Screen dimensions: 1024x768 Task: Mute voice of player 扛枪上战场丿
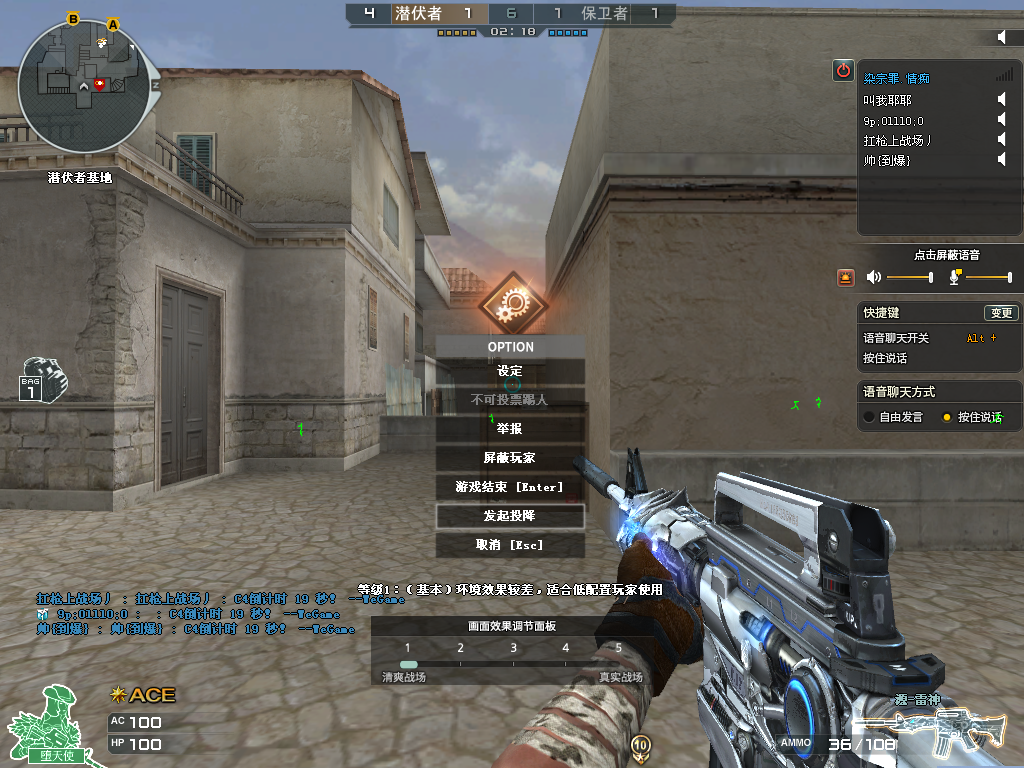coord(1001,140)
